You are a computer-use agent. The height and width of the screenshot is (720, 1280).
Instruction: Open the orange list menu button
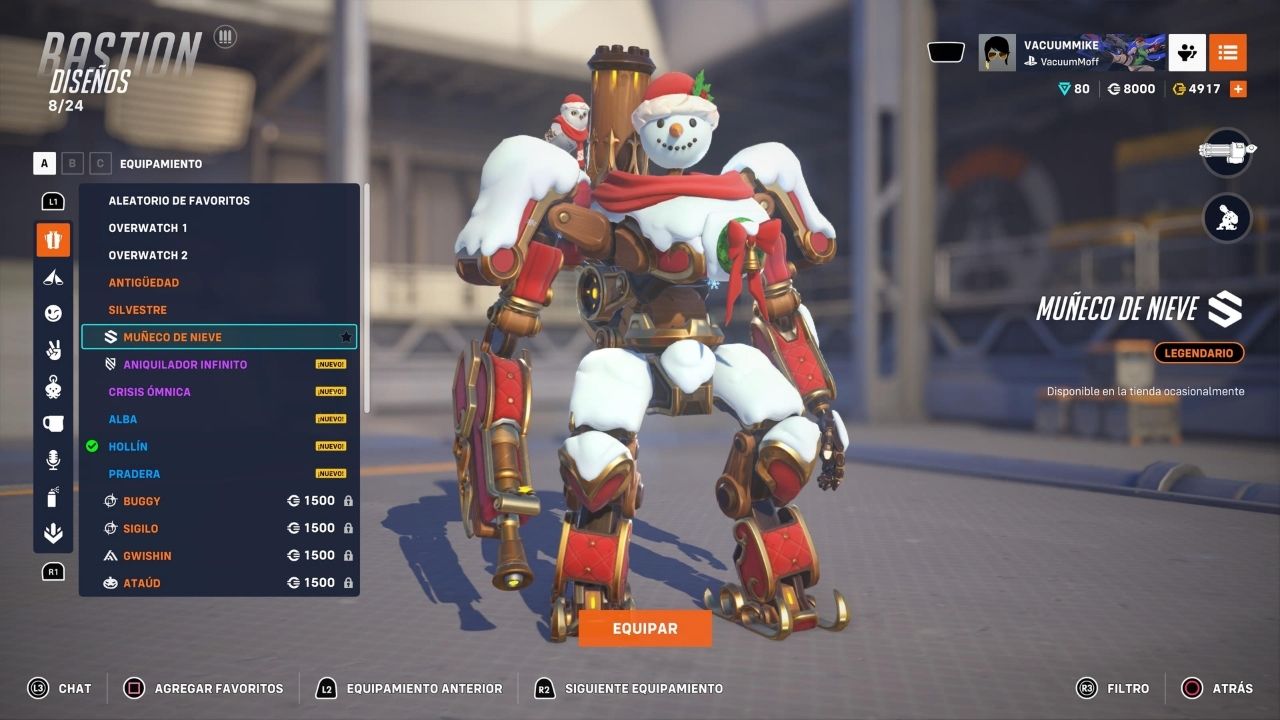tap(1227, 52)
